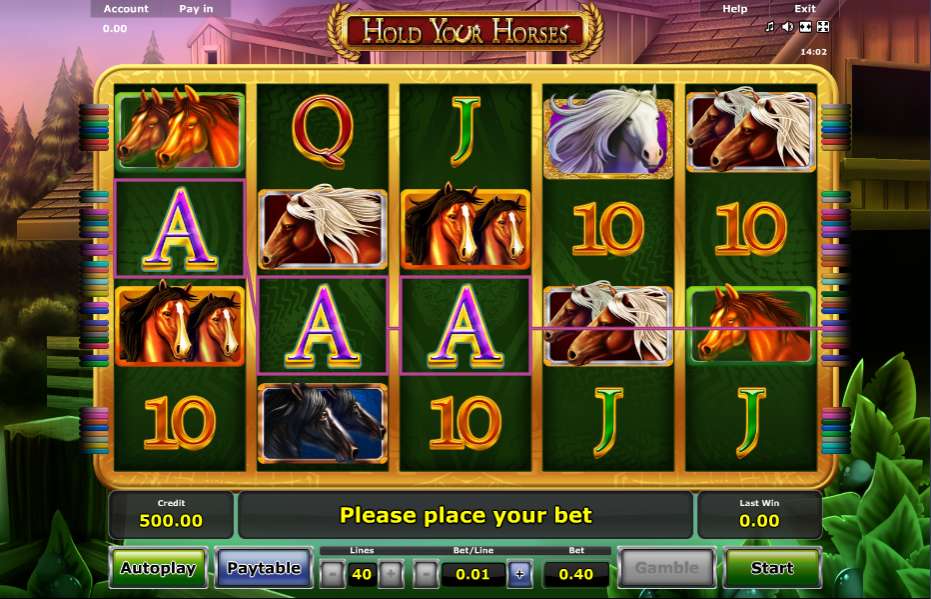The height and width of the screenshot is (599, 931).
Task: Open the Paytable
Action: (x=263, y=568)
